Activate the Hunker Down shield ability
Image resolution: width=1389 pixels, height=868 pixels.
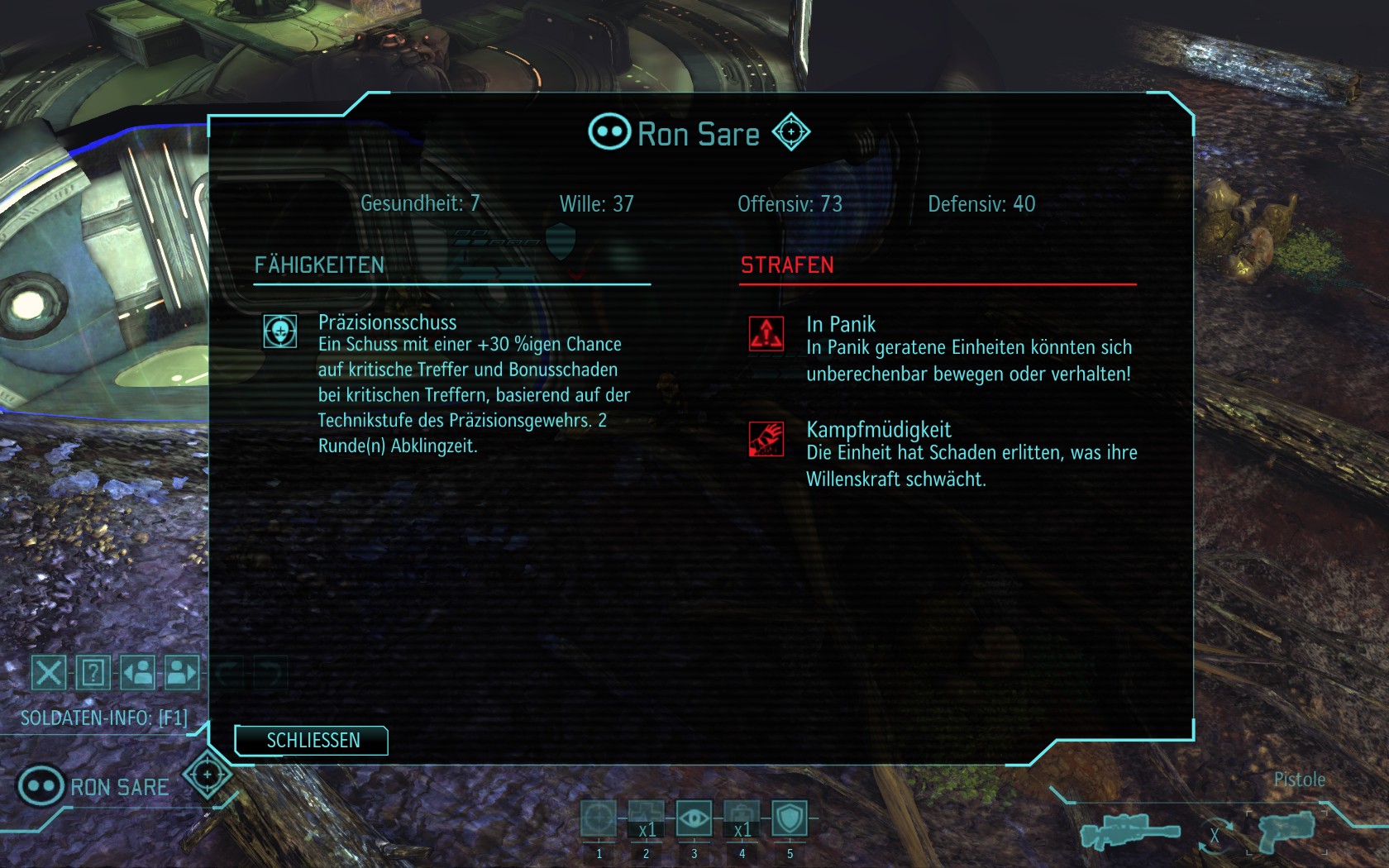(790, 819)
